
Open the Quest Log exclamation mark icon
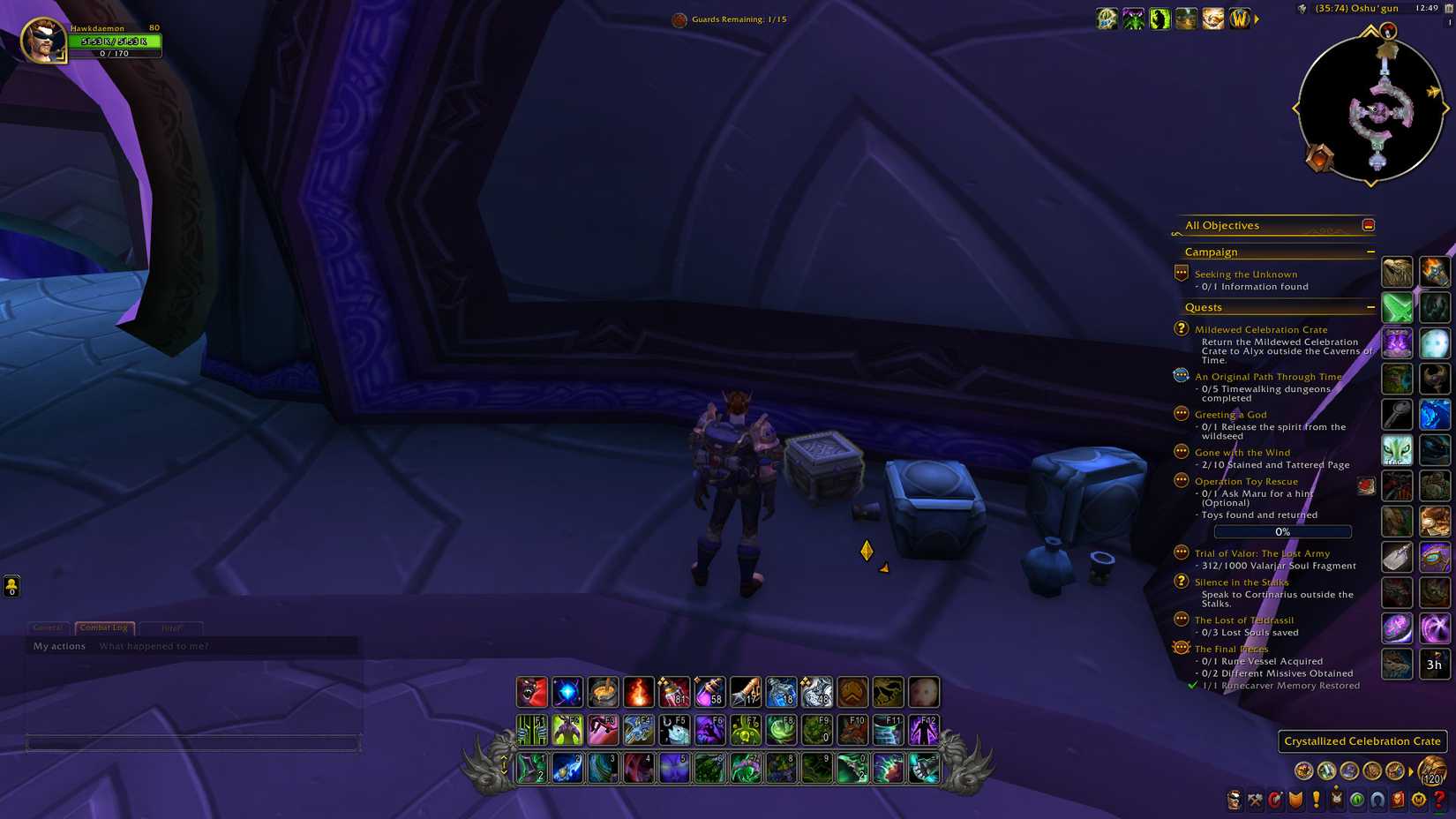pos(1317,800)
